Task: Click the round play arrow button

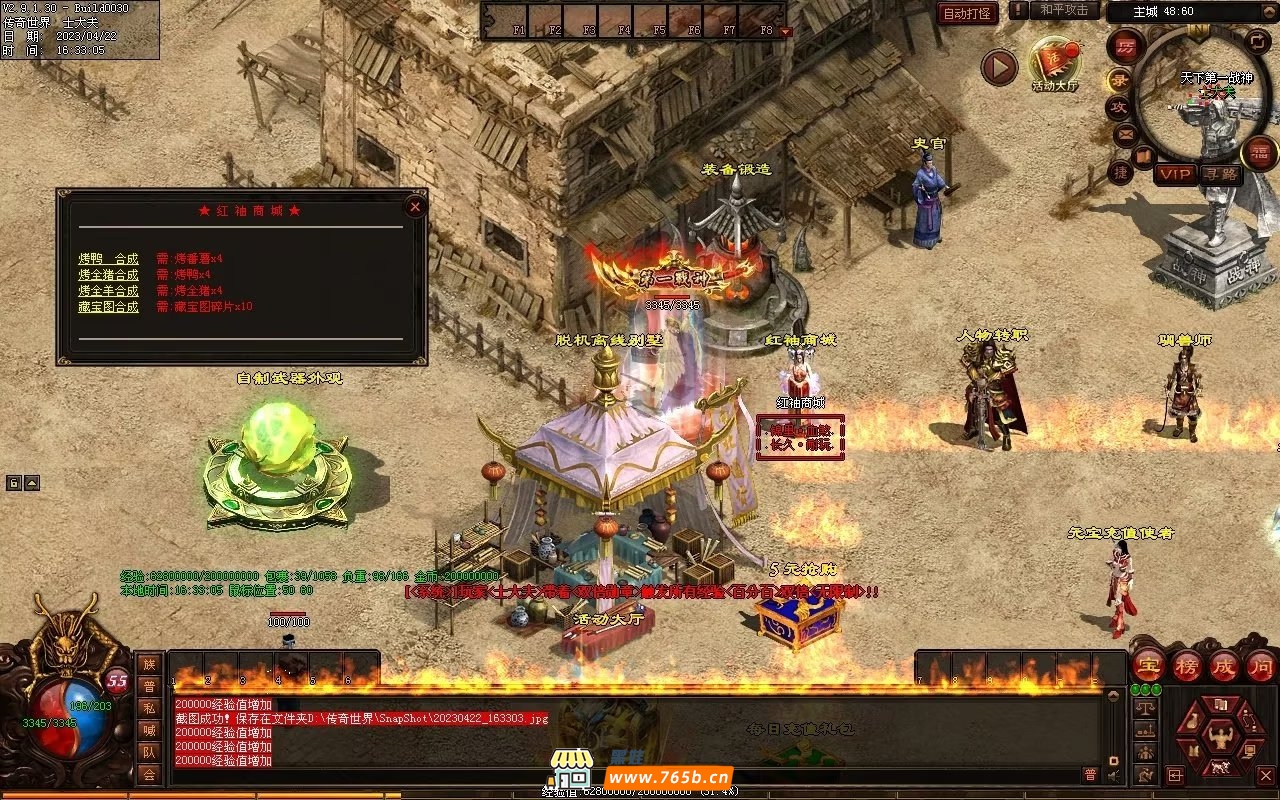Action: point(998,67)
